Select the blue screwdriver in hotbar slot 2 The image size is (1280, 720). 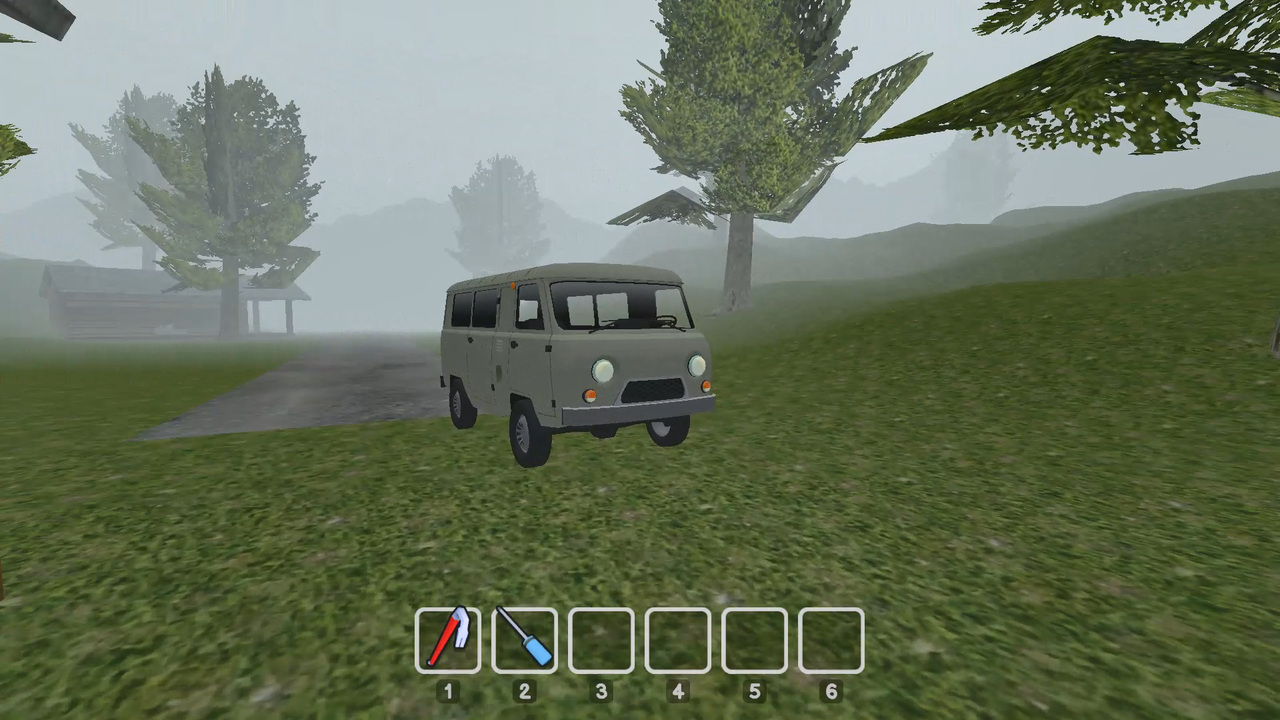tap(525, 640)
